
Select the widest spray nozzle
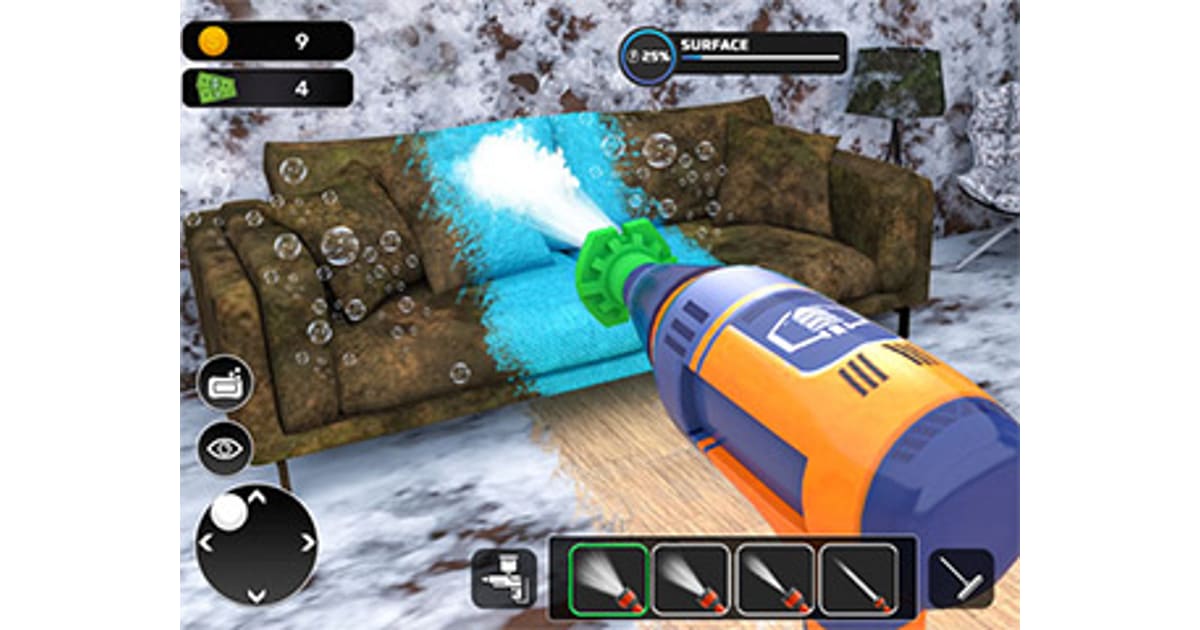pos(610,579)
